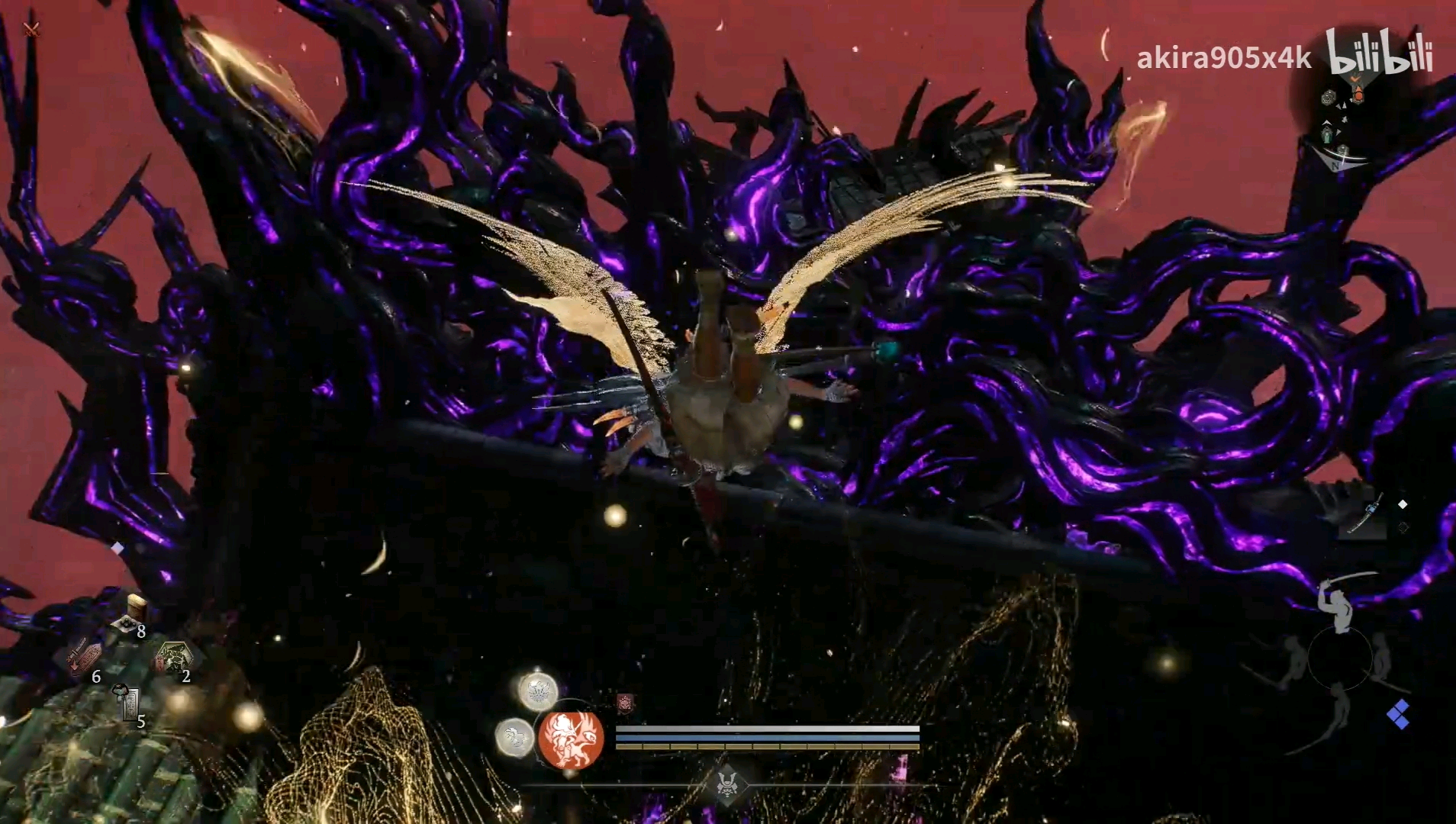Trigger the lower soul core ability orb
This screenshot has width=1456, height=824.
[x=515, y=738]
